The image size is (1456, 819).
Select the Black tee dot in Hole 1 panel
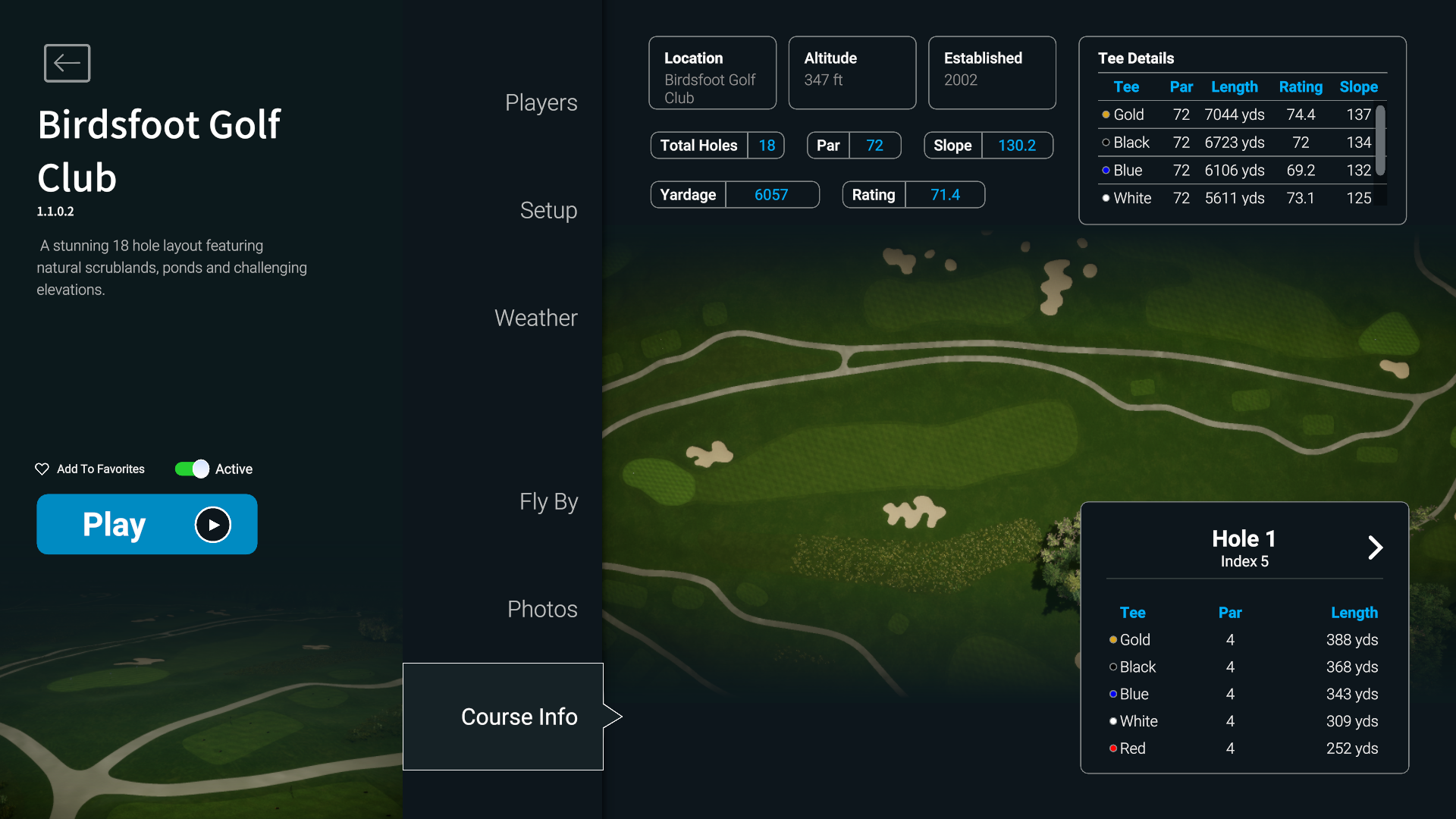[x=1112, y=667]
